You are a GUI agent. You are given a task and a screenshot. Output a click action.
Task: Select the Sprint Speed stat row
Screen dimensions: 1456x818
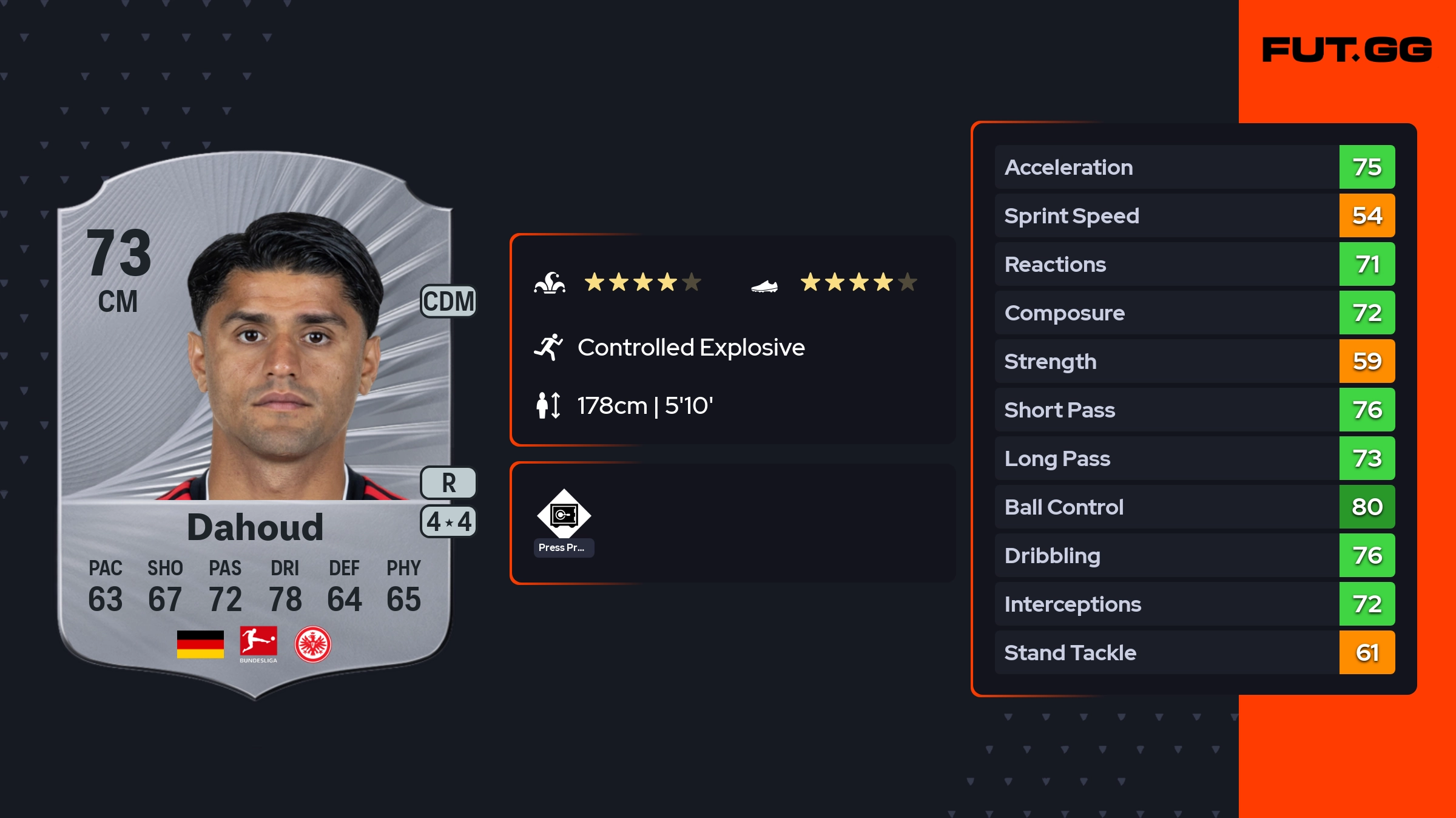click(x=1194, y=215)
